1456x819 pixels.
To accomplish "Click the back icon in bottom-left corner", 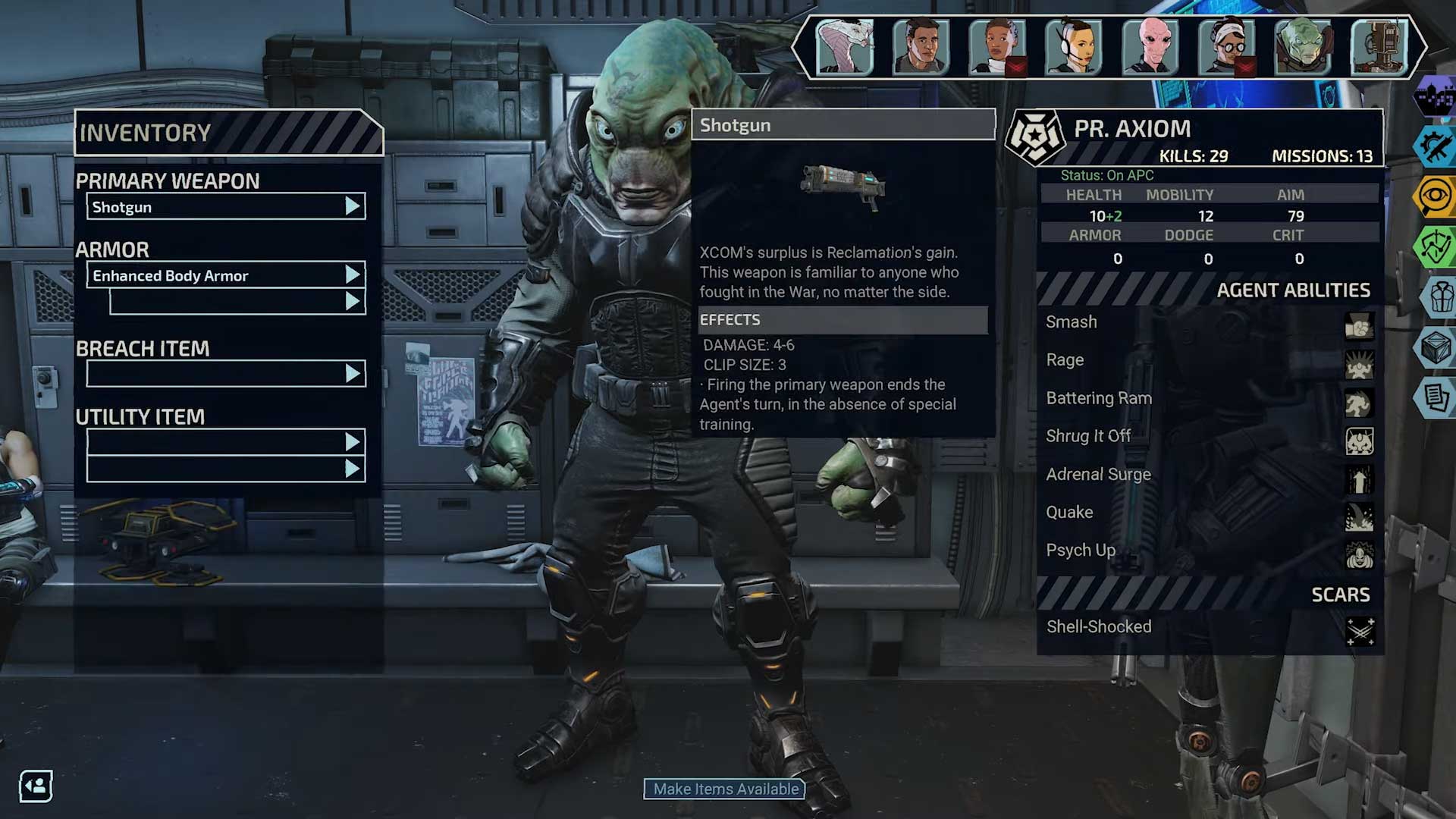I will pos(36,786).
